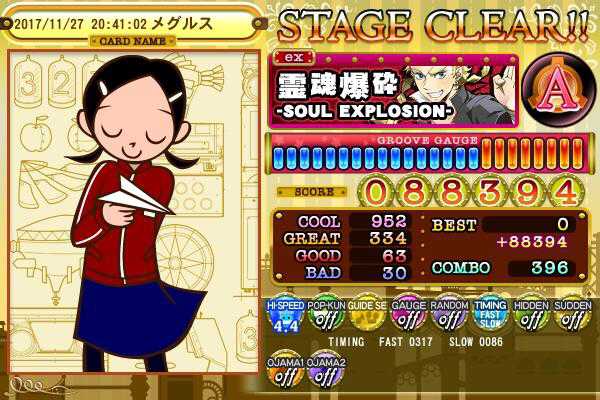Click the OJAMA2 option icon

[325, 372]
